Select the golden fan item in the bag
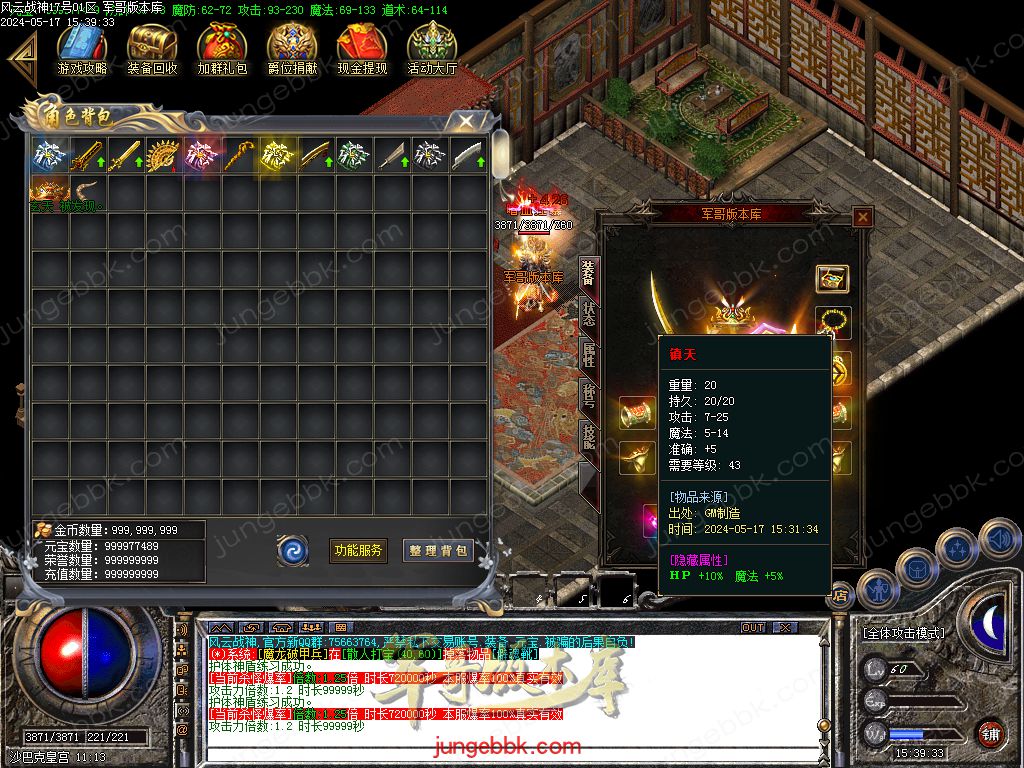The width and height of the screenshot is (1024, 768). (164, 156)
